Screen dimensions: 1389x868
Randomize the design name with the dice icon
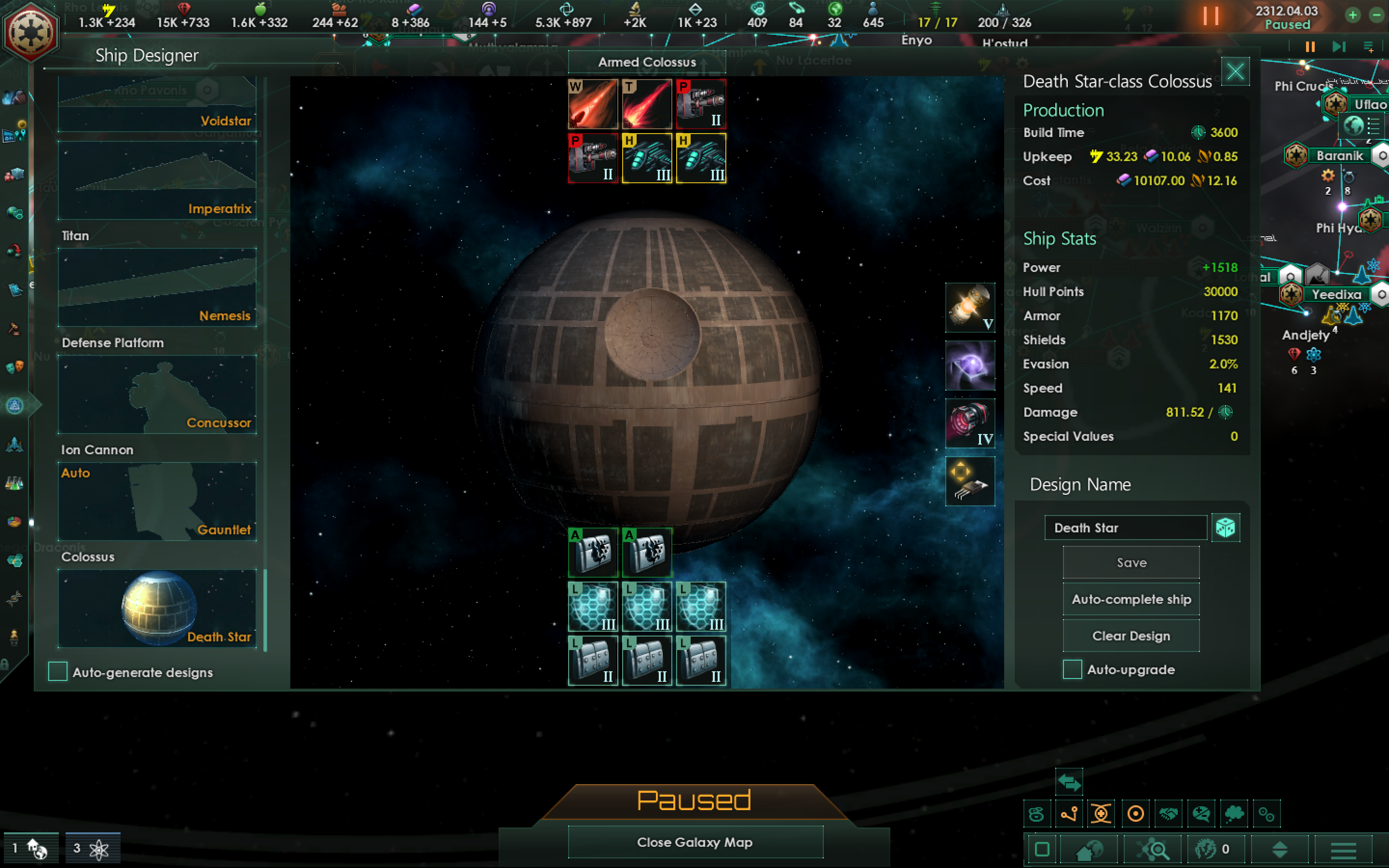1226,527
